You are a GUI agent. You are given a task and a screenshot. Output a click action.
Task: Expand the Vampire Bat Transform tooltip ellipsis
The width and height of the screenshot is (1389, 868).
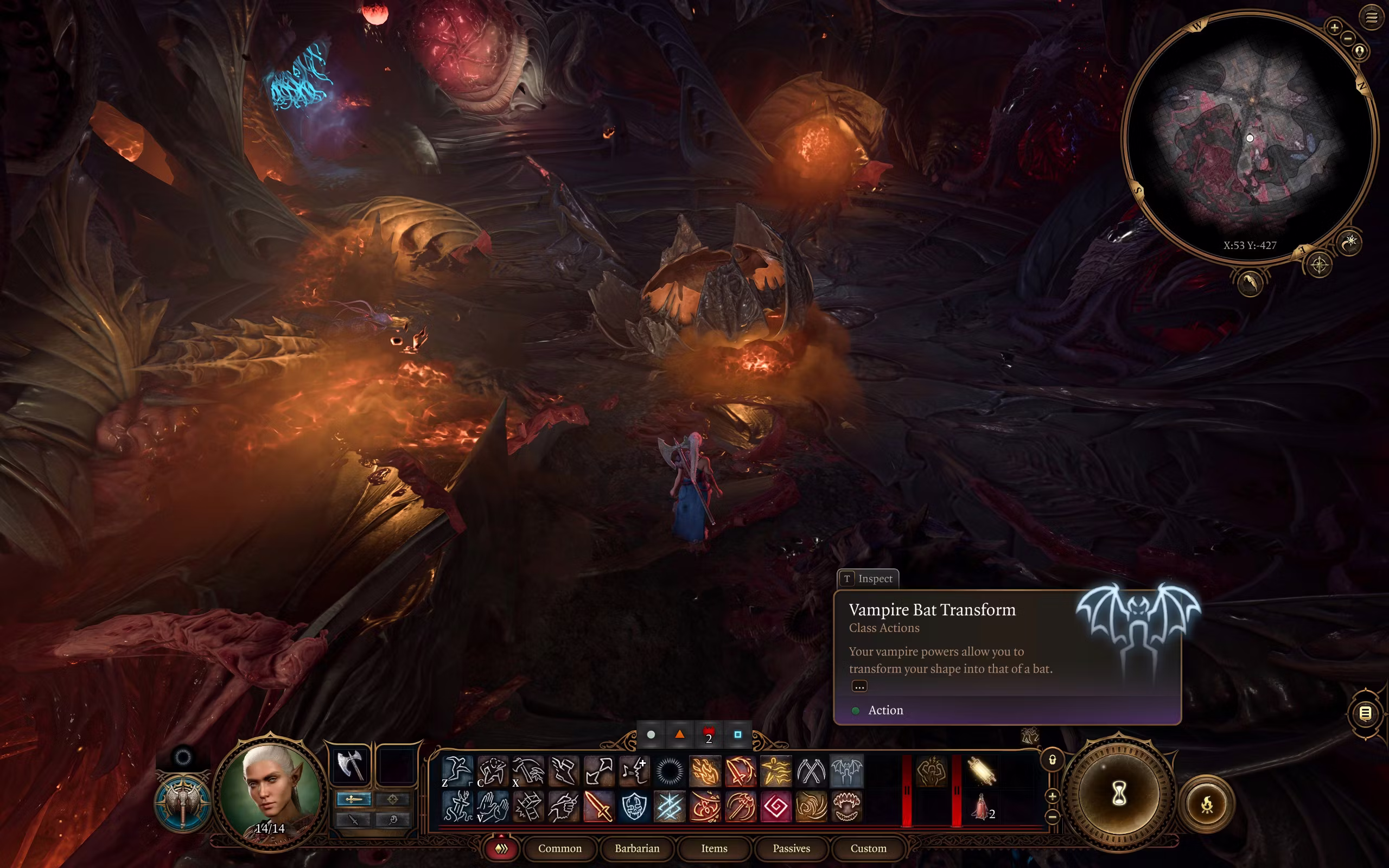pos(859,686)
